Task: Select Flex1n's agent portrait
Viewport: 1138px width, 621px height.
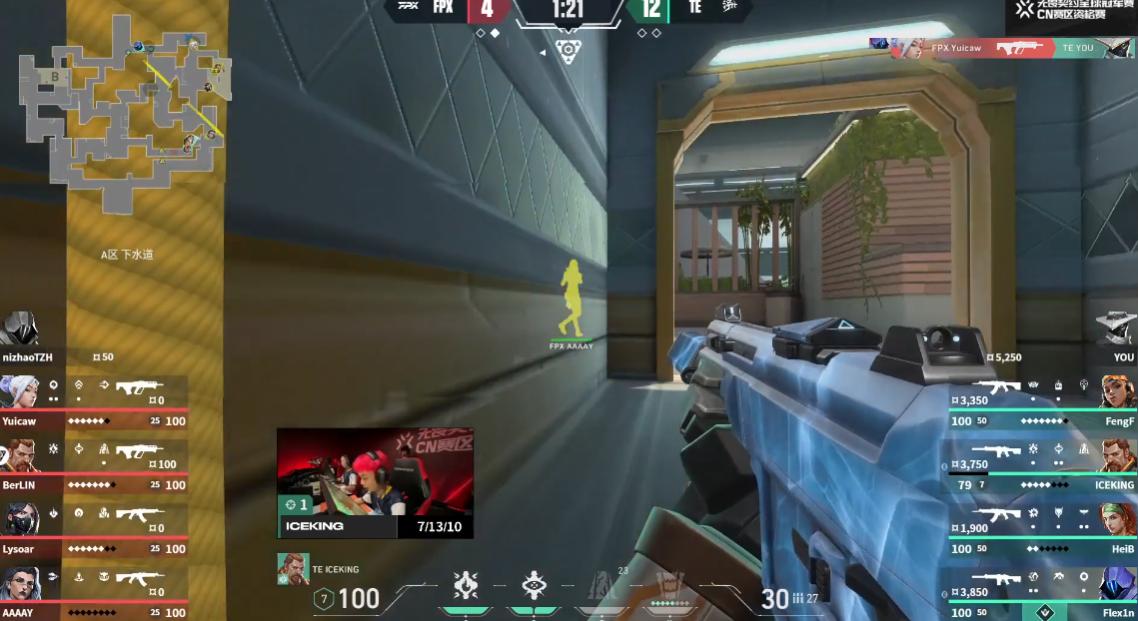Action: click(x=1118, y=583)
